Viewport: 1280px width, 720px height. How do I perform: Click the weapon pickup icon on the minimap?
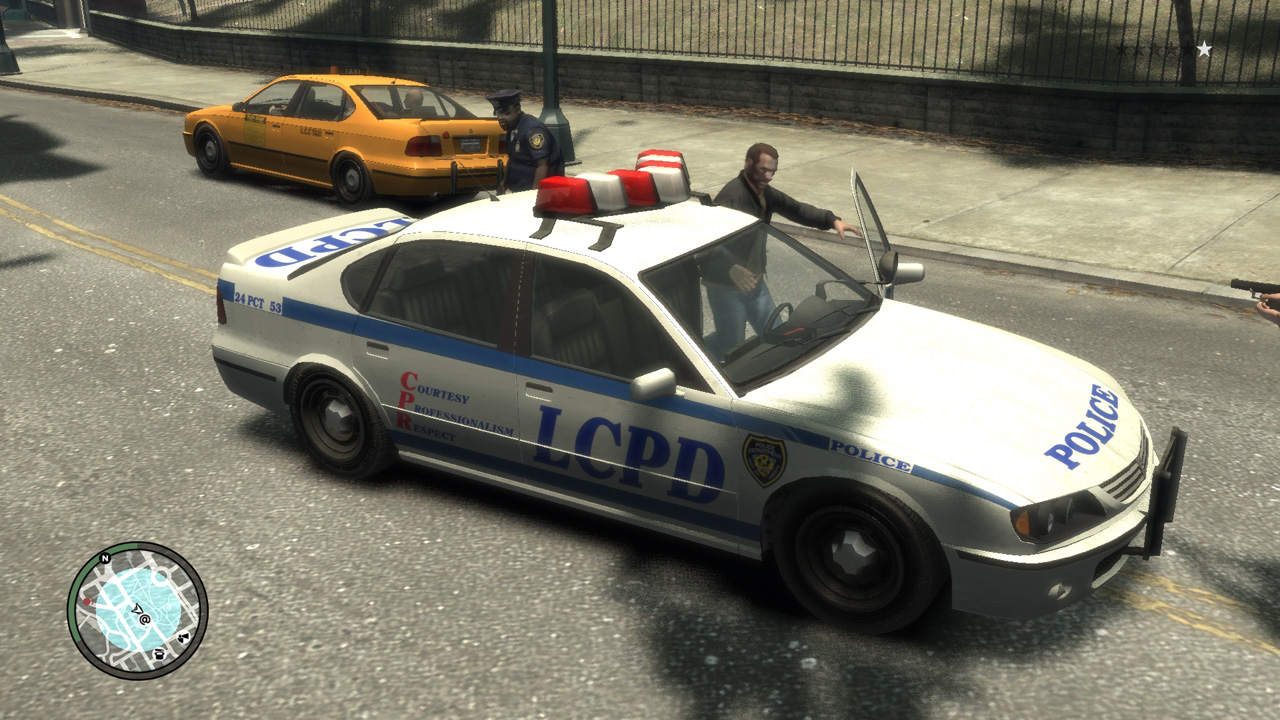click(183, 637)
